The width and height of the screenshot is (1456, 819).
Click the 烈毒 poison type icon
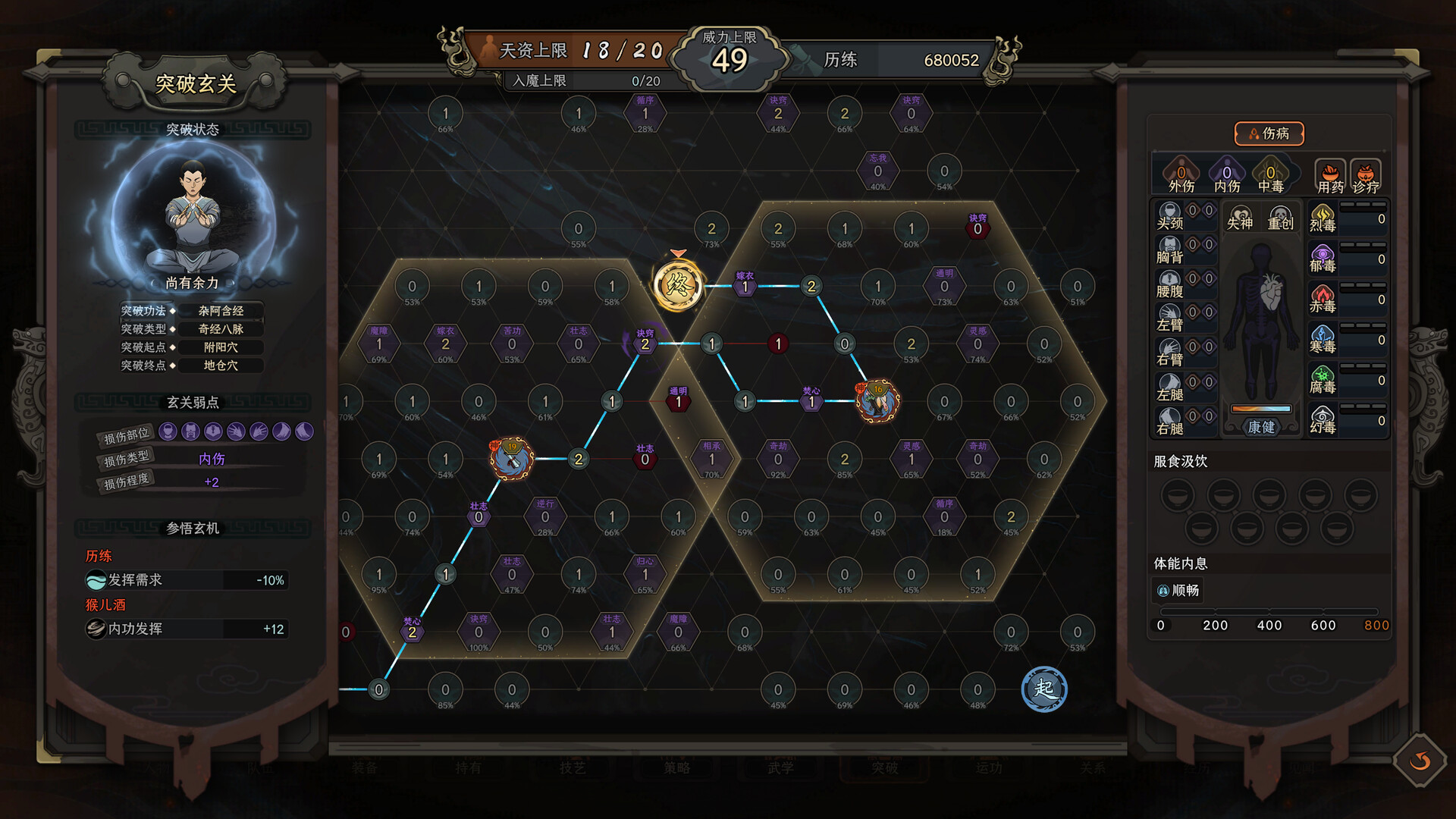tap(1323, 218)
